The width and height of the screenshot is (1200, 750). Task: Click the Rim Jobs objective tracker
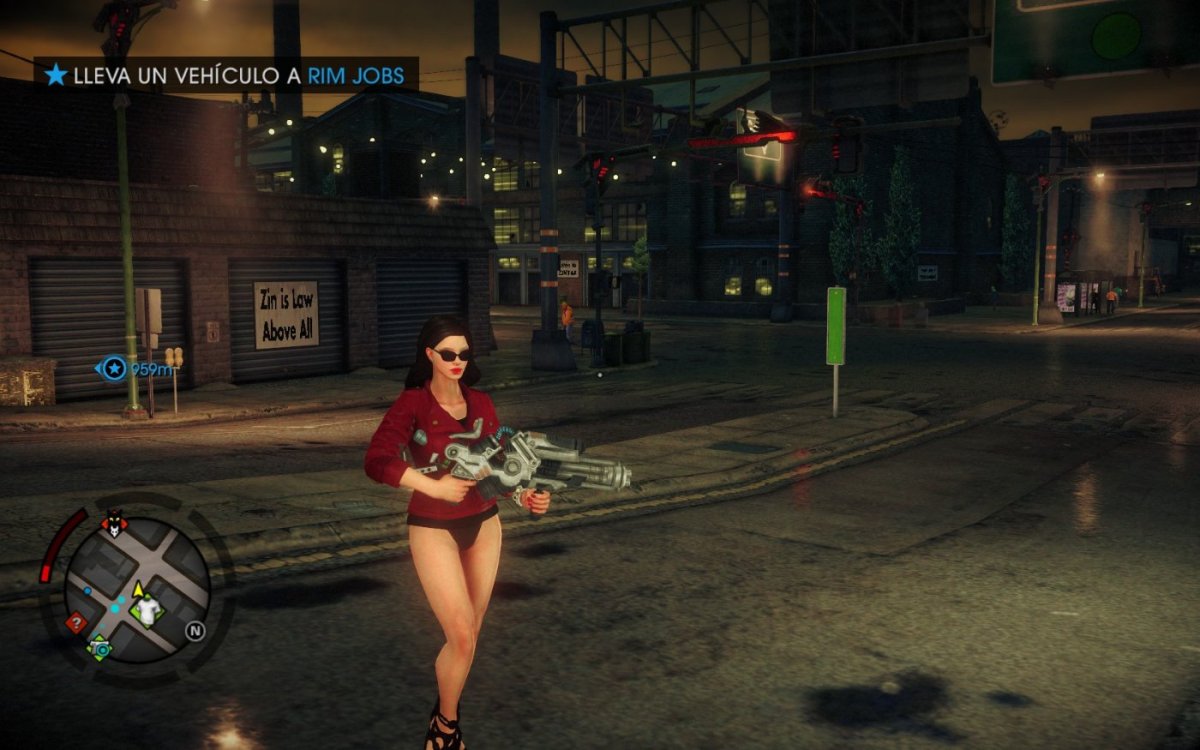point(226,74)
